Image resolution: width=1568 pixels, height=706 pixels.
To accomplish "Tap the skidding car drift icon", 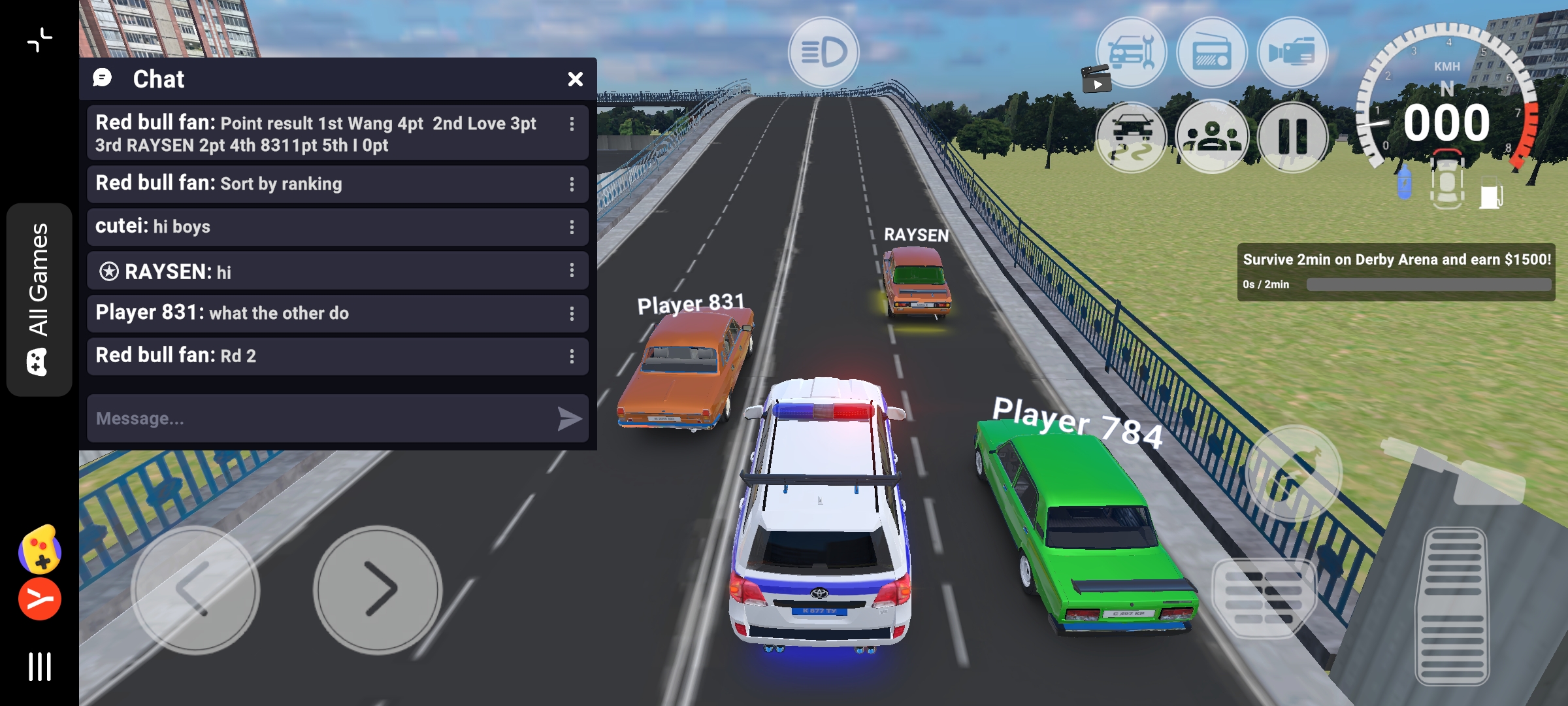I will [1131, 137].
